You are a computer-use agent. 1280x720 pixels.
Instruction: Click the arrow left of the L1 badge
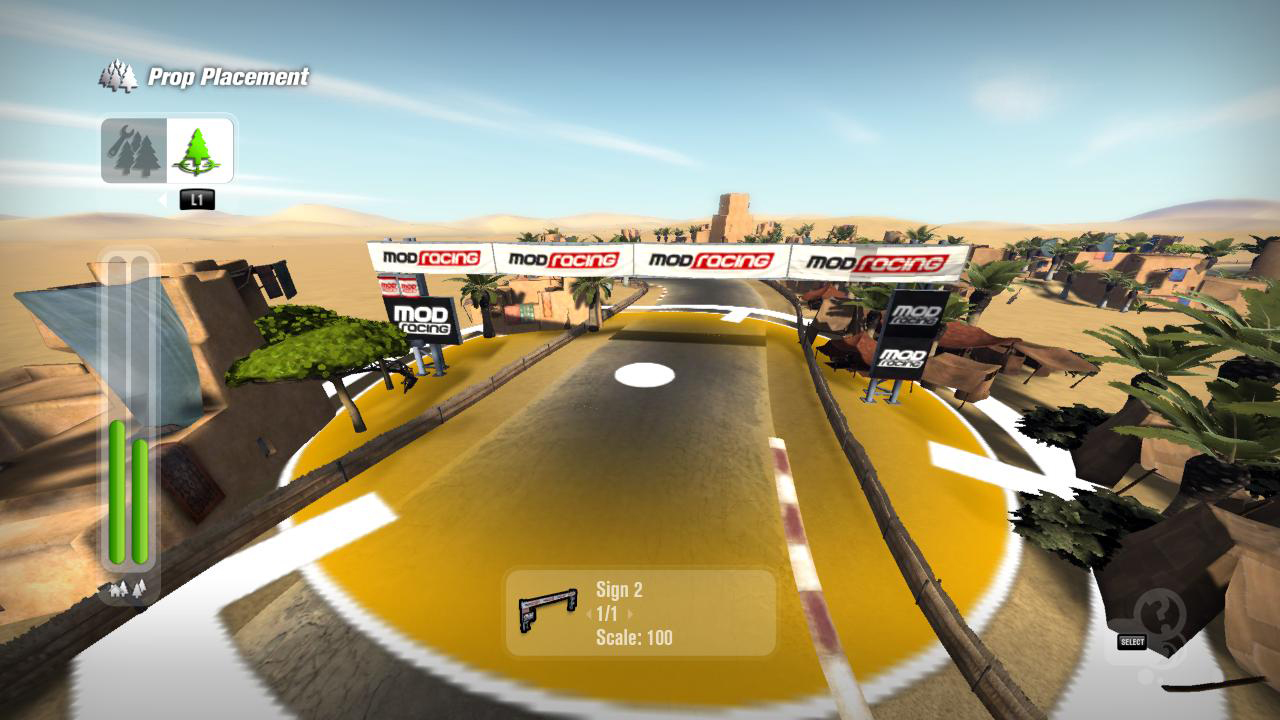(160, 198)
